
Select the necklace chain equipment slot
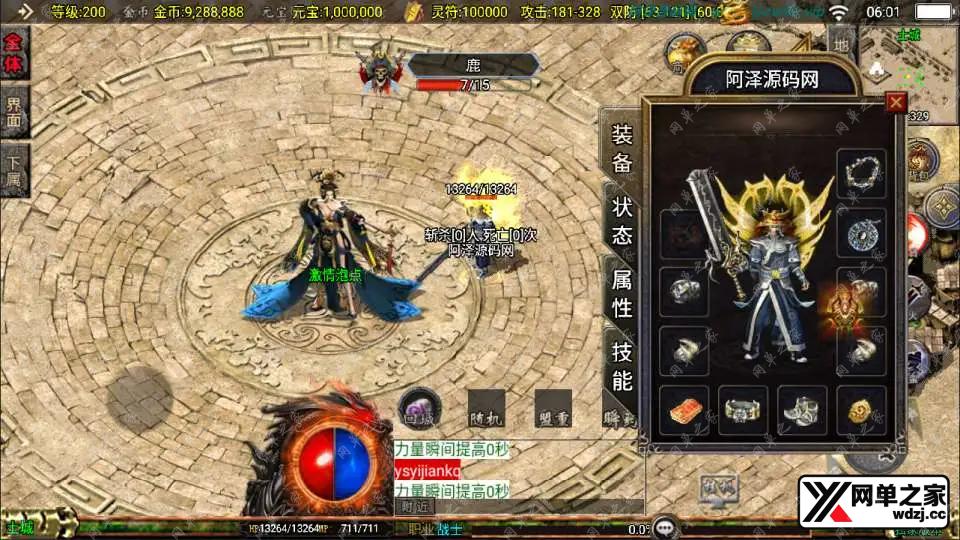coord(861,174)
